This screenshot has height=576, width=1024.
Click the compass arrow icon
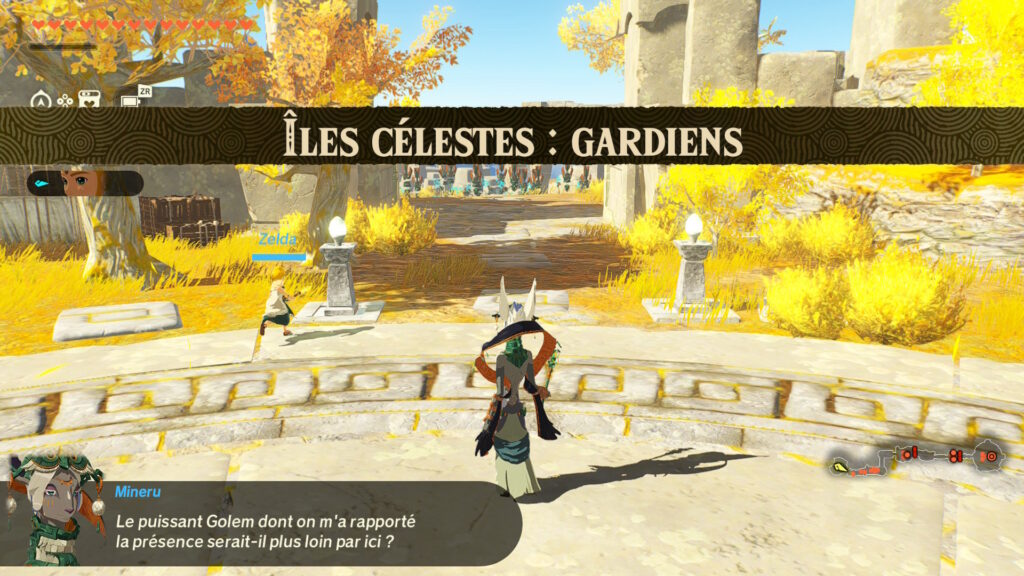(41, 99)
